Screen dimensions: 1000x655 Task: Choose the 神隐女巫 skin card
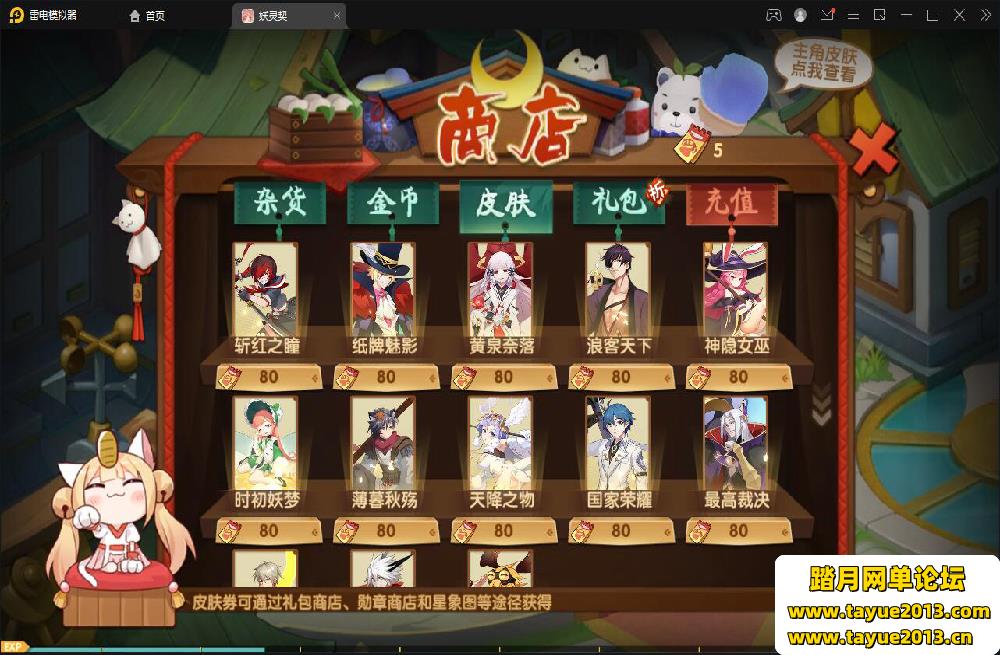coord(735,290)
